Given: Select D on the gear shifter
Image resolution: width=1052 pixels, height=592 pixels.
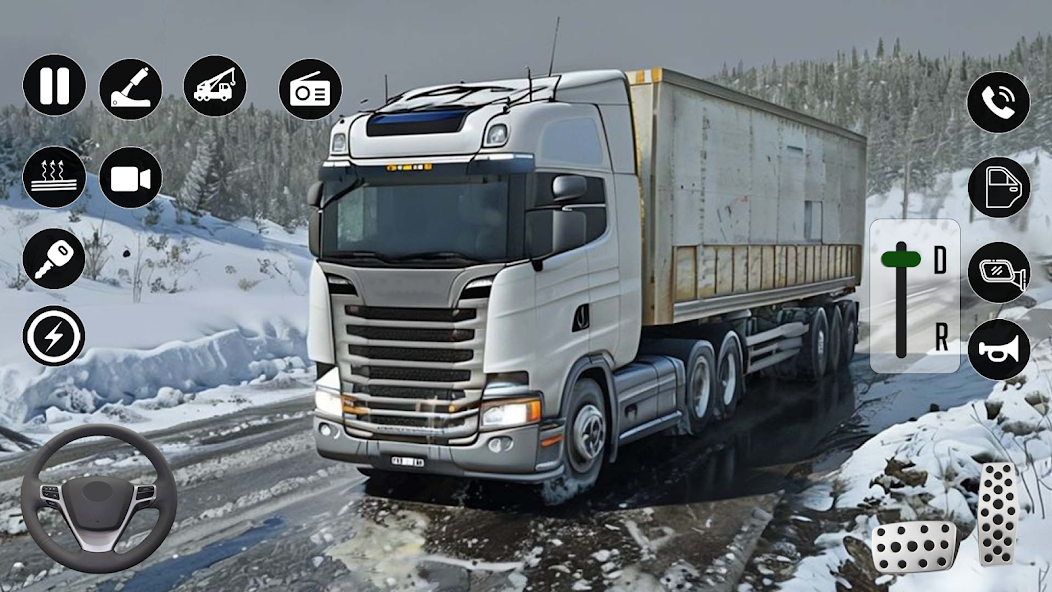Looking at the screenshot, I should tap(940, 260).
